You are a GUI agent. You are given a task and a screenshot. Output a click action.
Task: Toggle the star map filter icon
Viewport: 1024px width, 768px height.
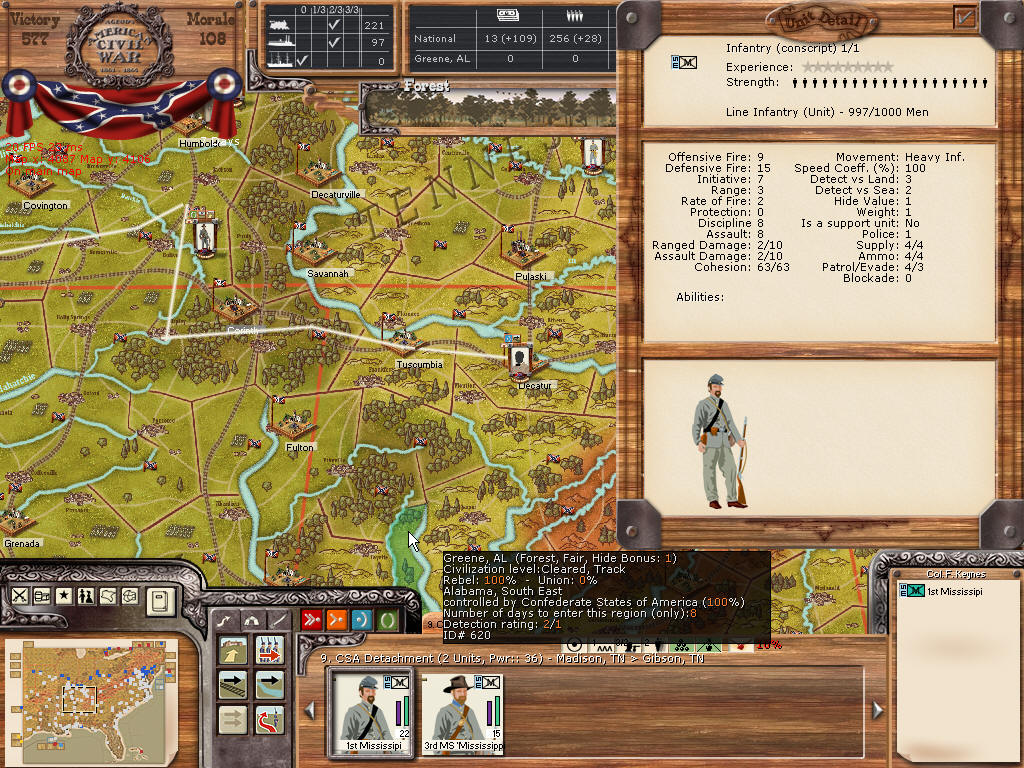pyautogui.click(x=65, y=596)
